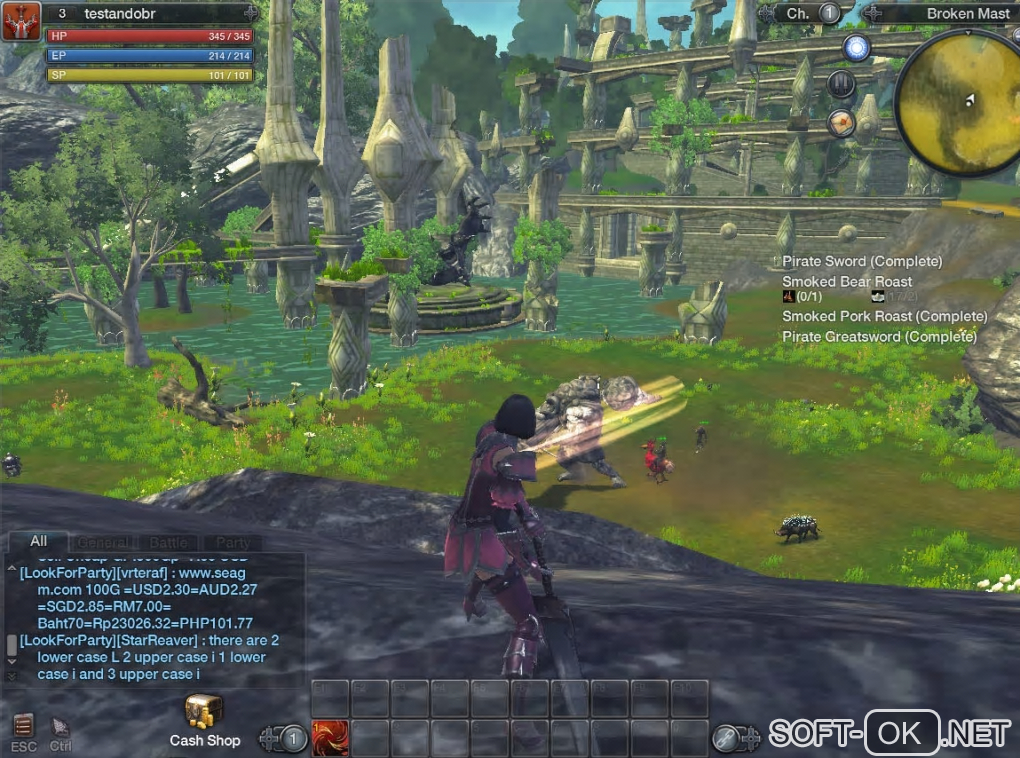Jump chat to latest with double-arrow
Image resolution: width=1020 pixels, height=758 pixels.
point(12,675)
